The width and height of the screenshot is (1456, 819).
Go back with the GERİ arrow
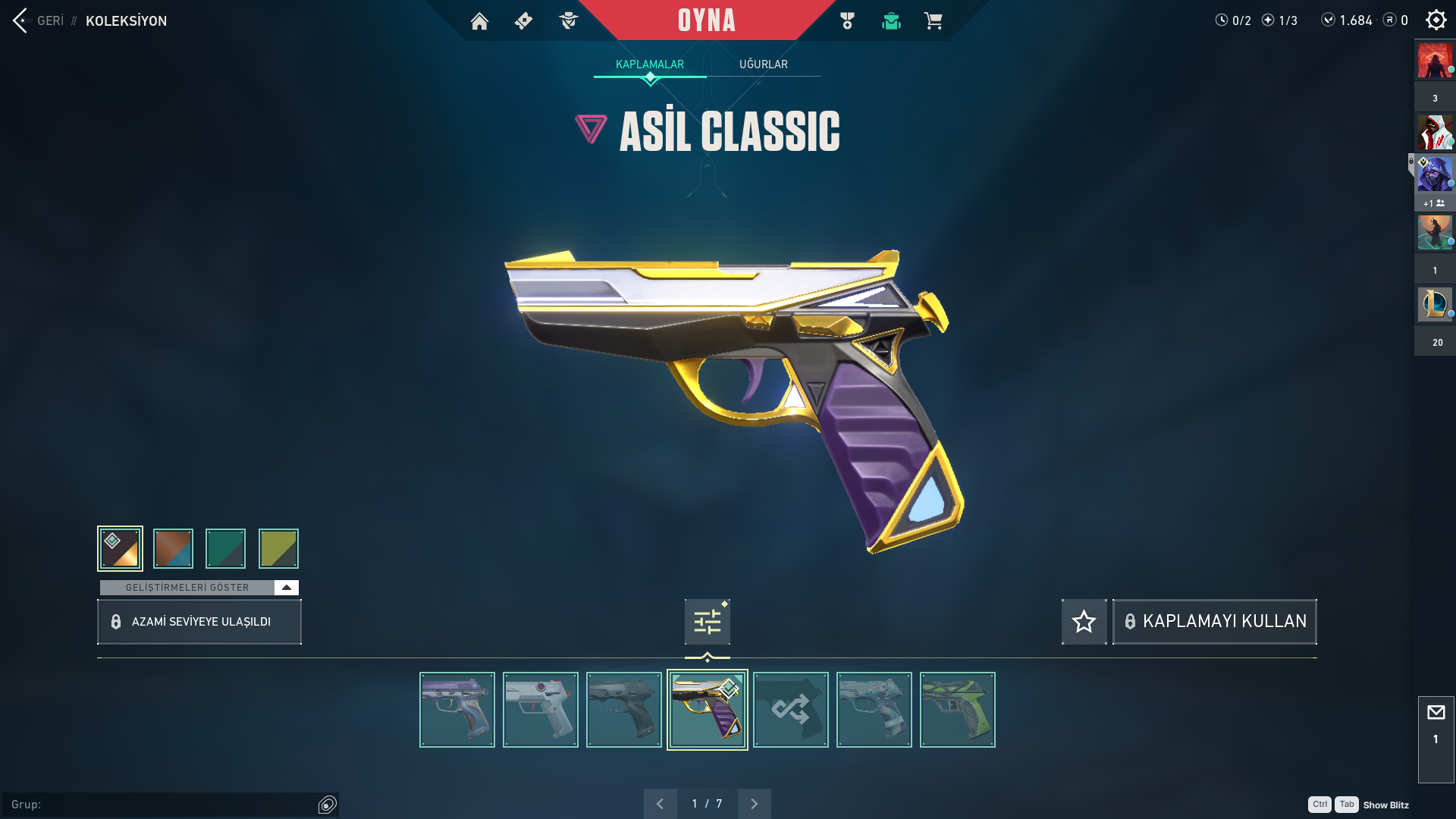click(20, 20)
